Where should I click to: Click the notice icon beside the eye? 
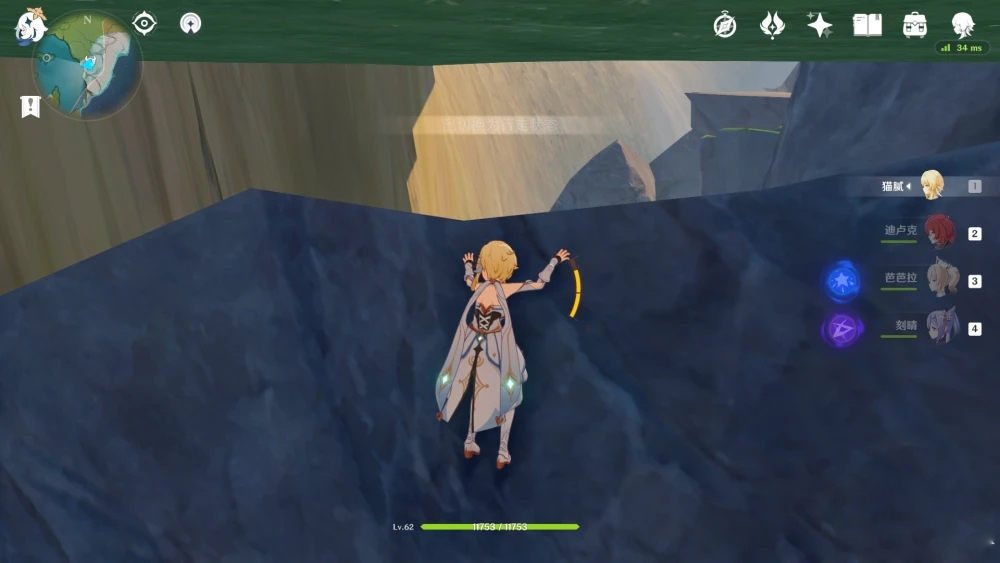click(x=190, y=23)
